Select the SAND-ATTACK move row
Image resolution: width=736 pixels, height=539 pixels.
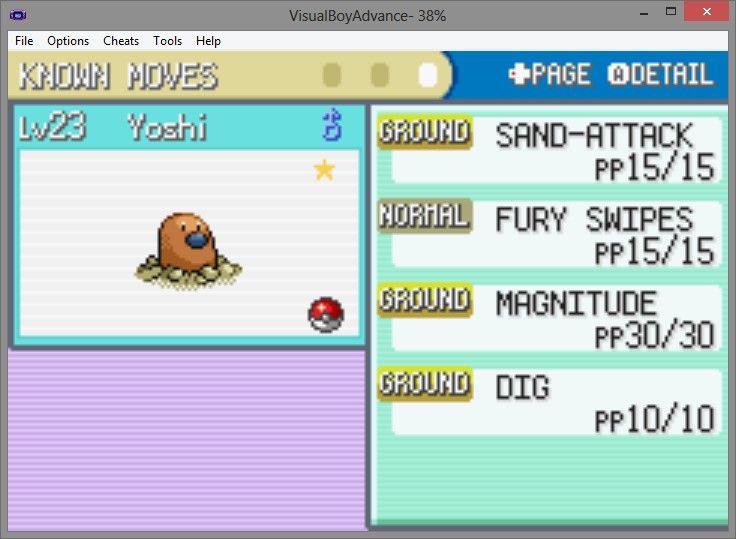point(550,149)
